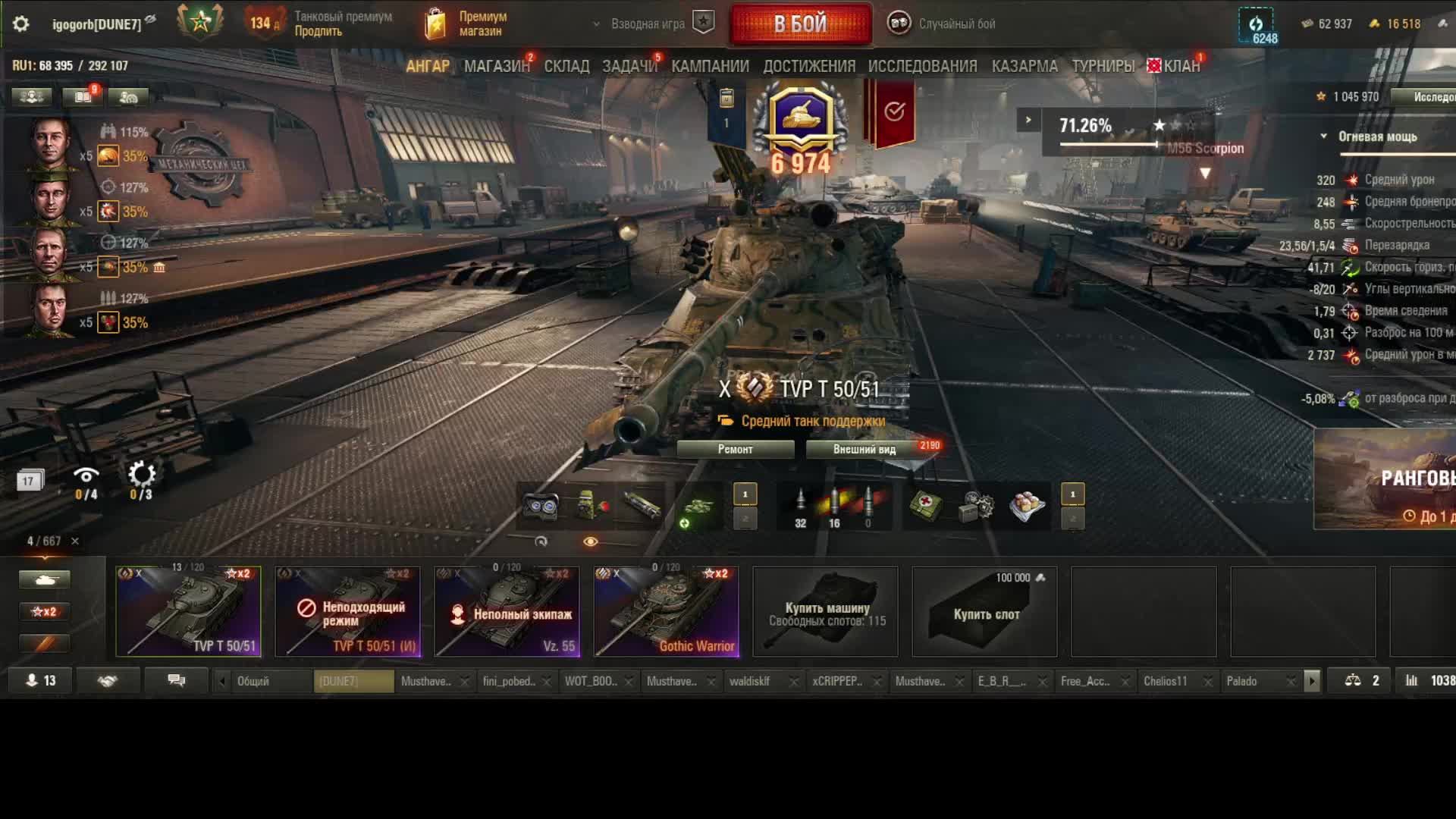
Task: Open Внешний вид customization
Action: tap(864, 450)
